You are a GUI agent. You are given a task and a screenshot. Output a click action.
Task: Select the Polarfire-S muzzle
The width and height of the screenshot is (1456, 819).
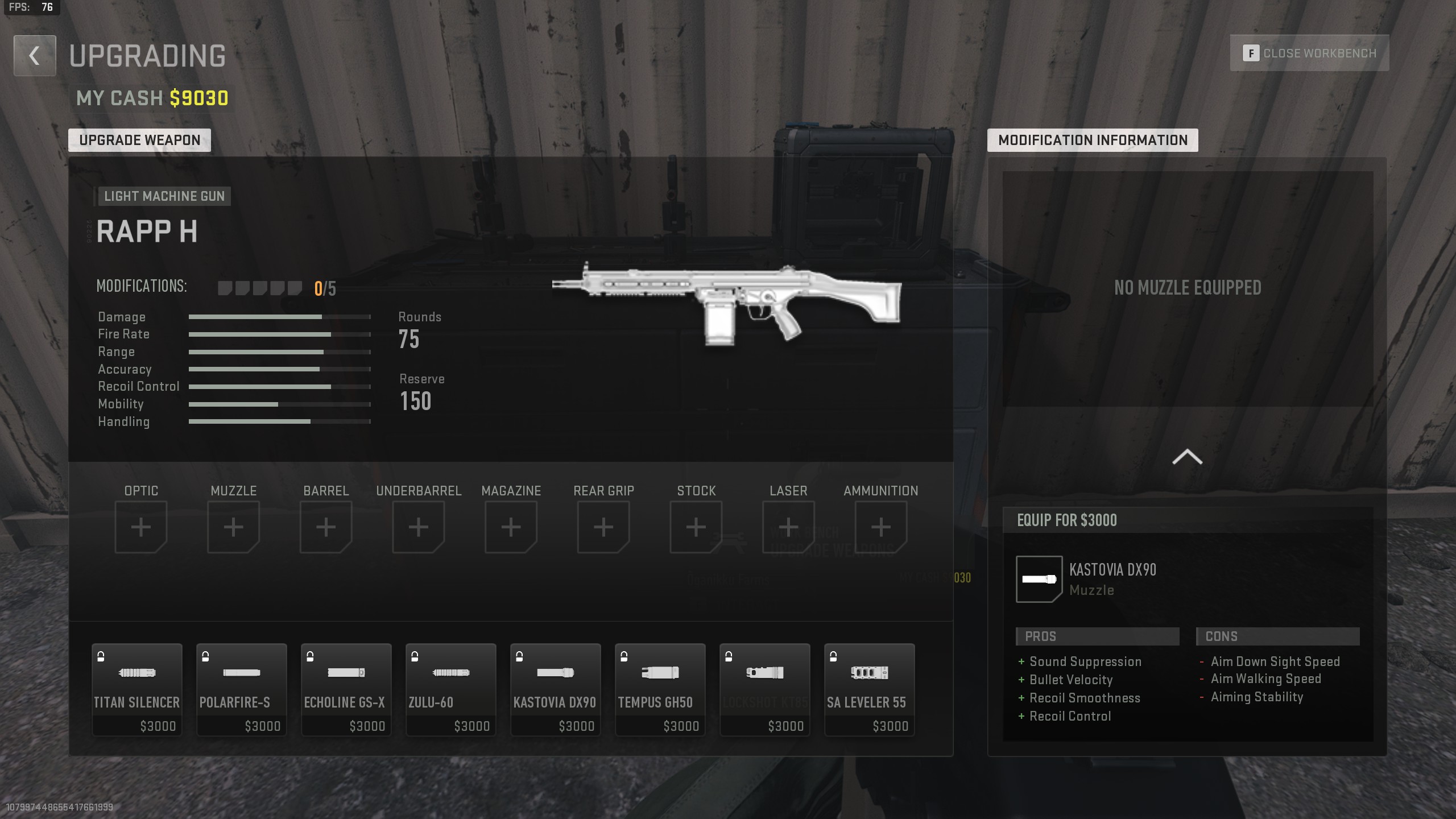(241, 688)
